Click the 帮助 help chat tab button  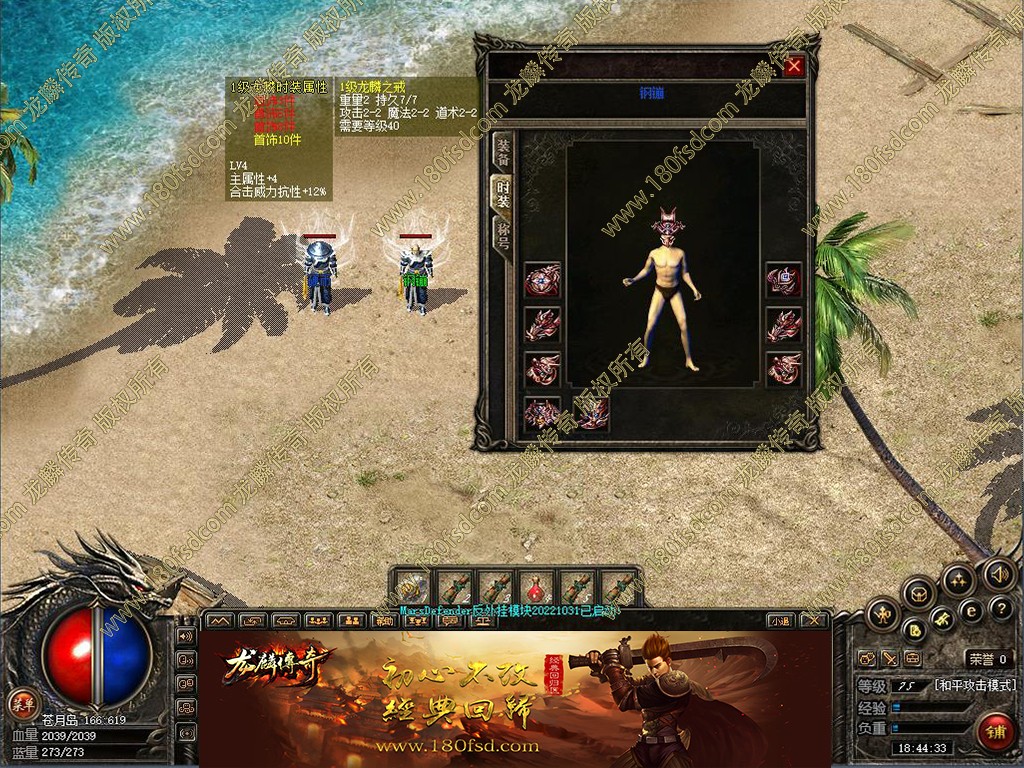[383, 621]
